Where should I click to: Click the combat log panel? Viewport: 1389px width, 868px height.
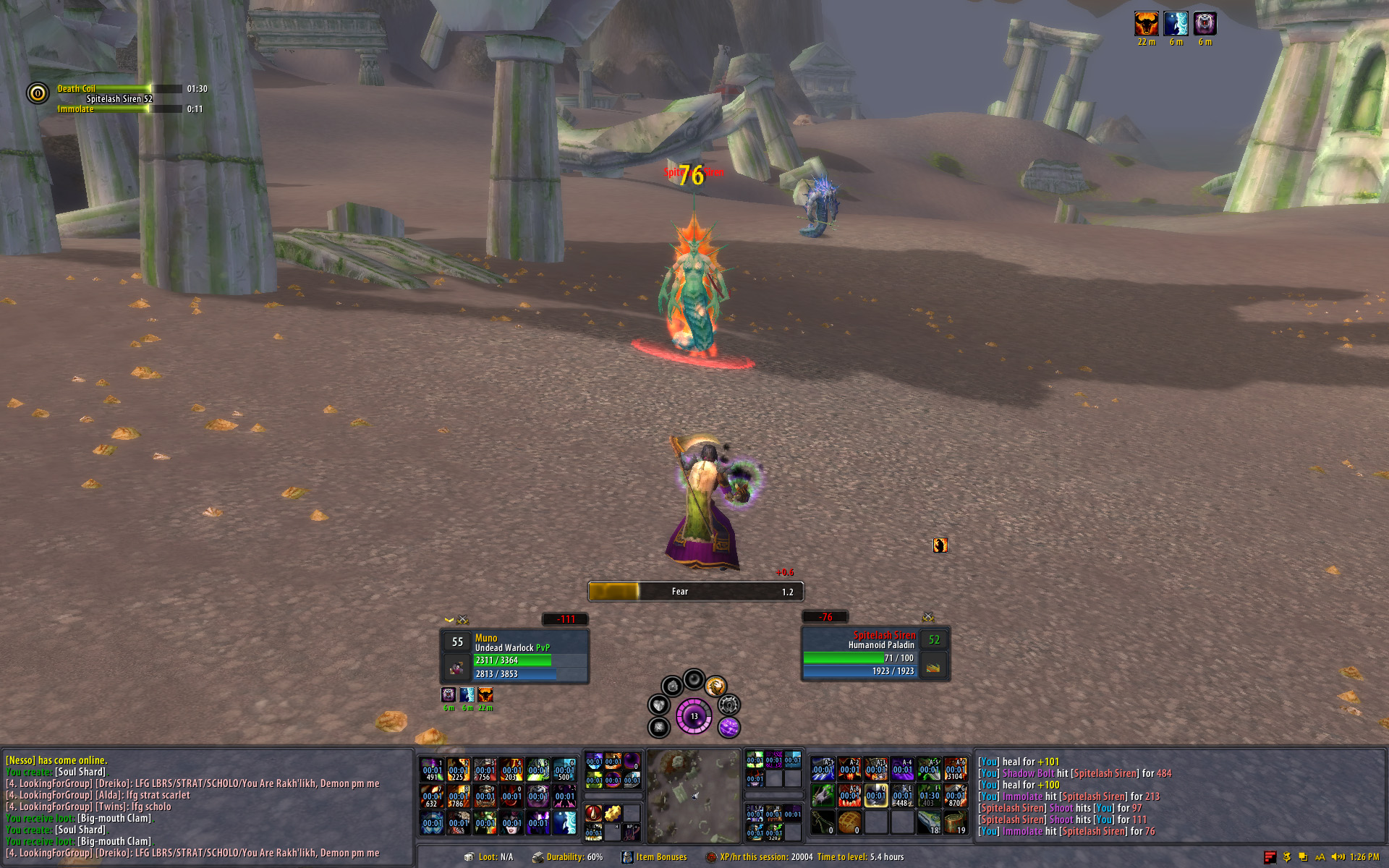pyautogui.click(x=1179, y=796)
